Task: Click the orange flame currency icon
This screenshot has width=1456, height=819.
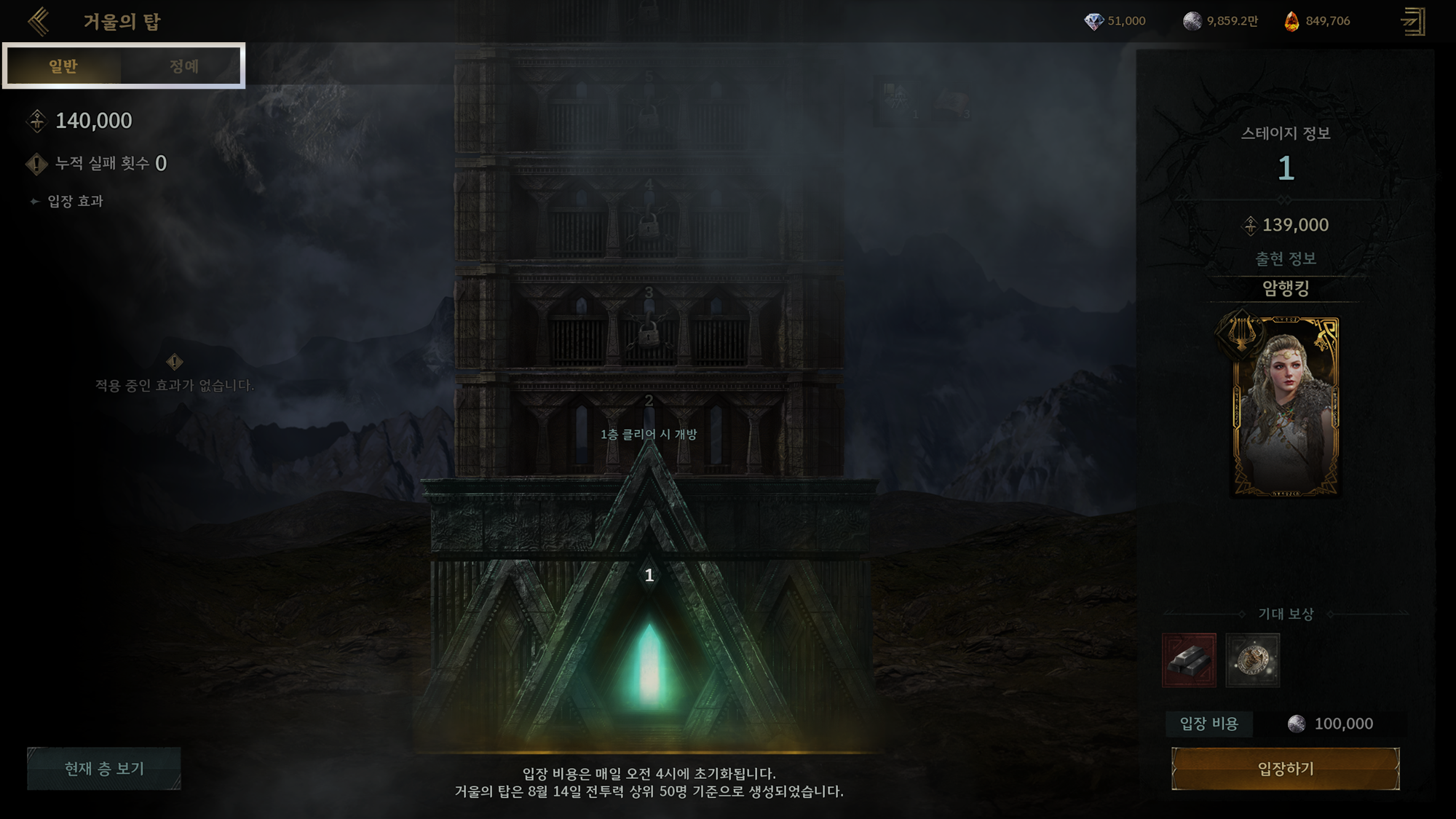Action: point(1291,21)
